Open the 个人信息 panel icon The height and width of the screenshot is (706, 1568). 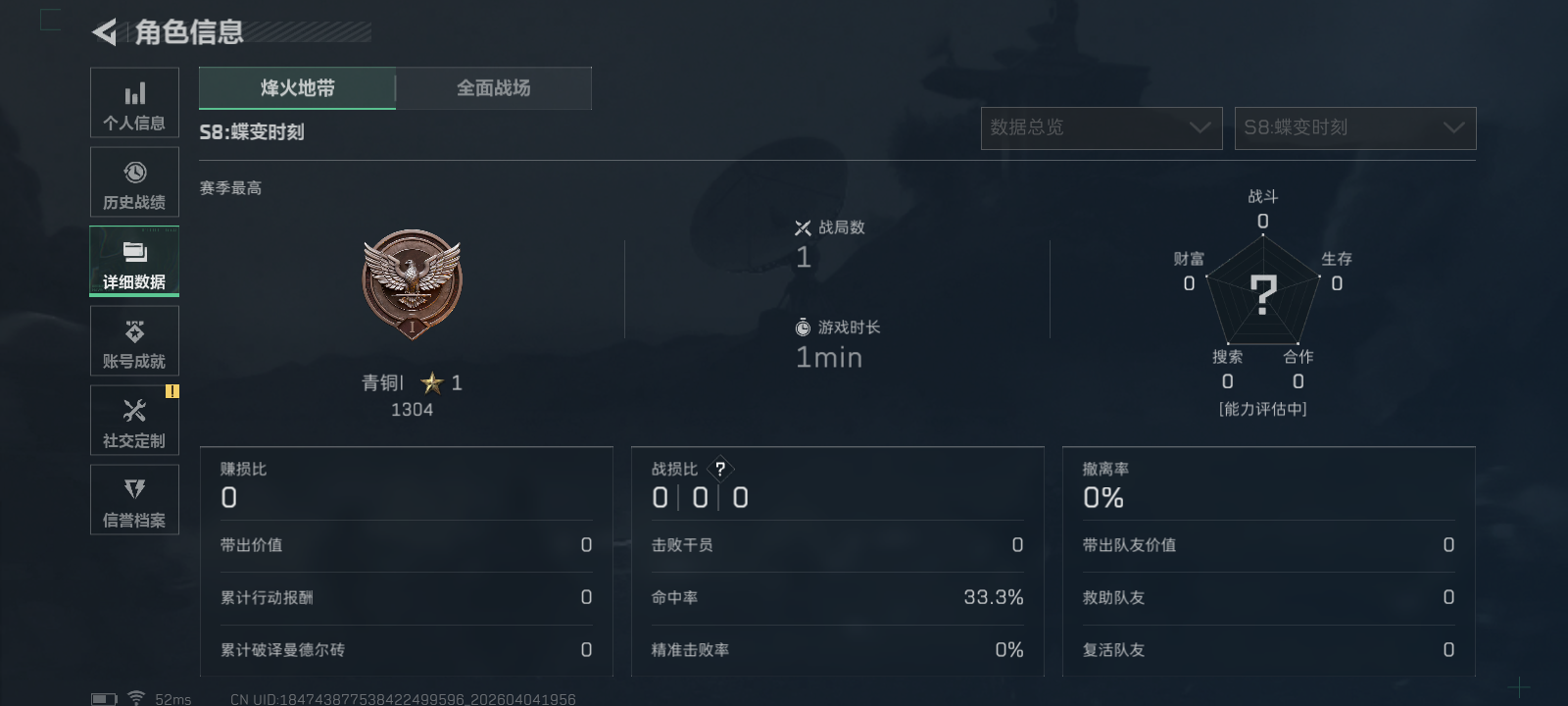[x=134, y=101]
